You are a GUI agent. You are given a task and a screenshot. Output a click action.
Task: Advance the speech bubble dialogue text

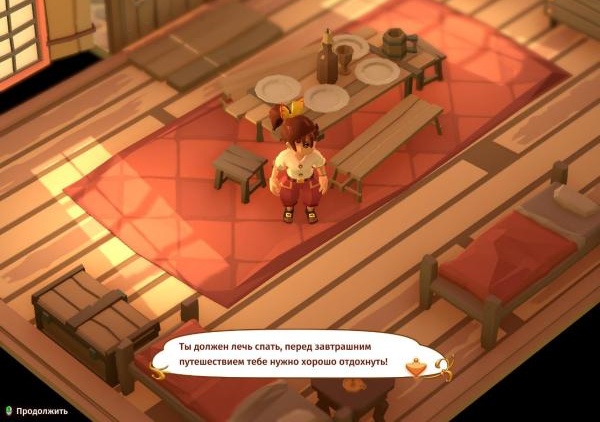(283, 353)
